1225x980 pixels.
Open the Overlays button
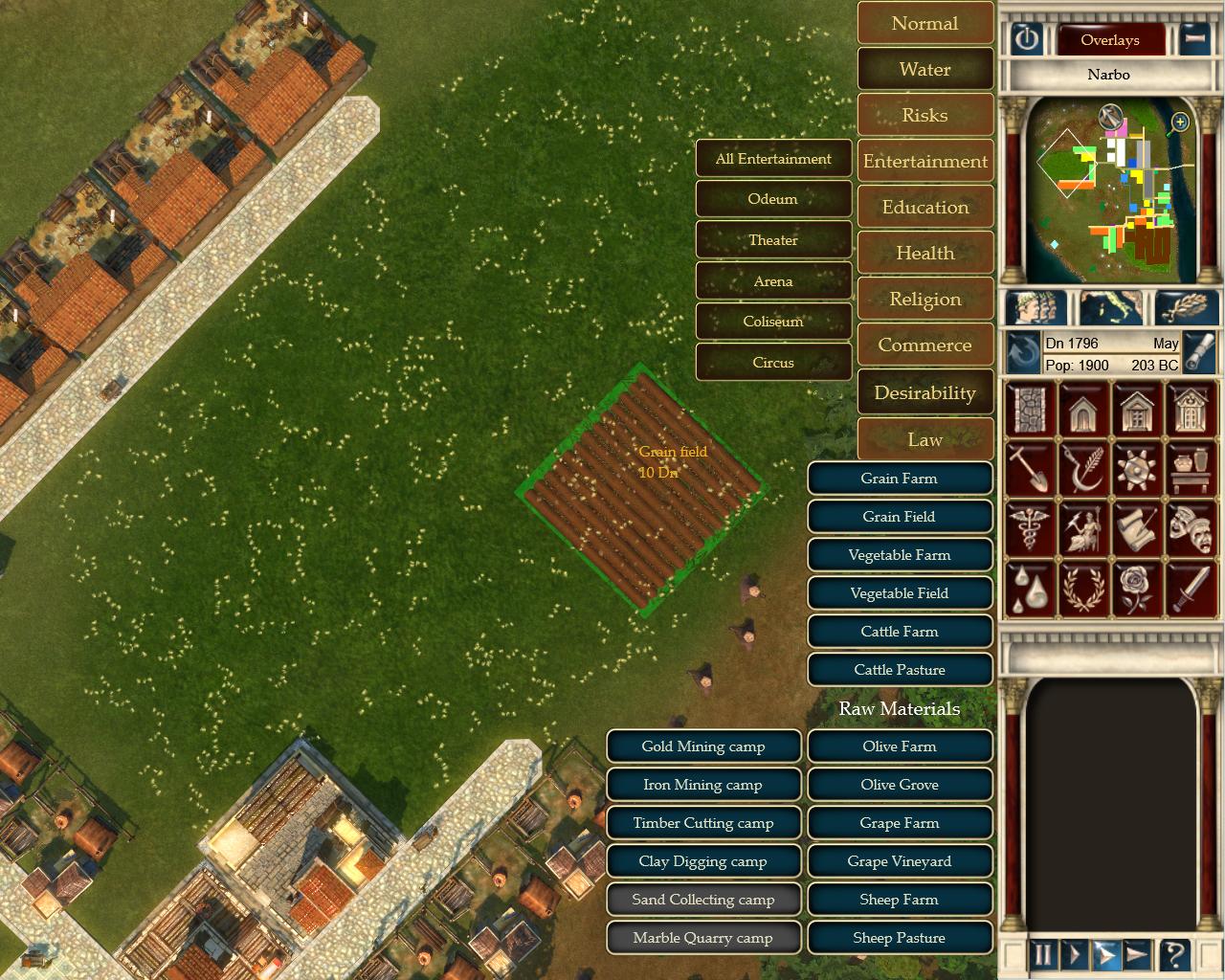point(1109,40)
